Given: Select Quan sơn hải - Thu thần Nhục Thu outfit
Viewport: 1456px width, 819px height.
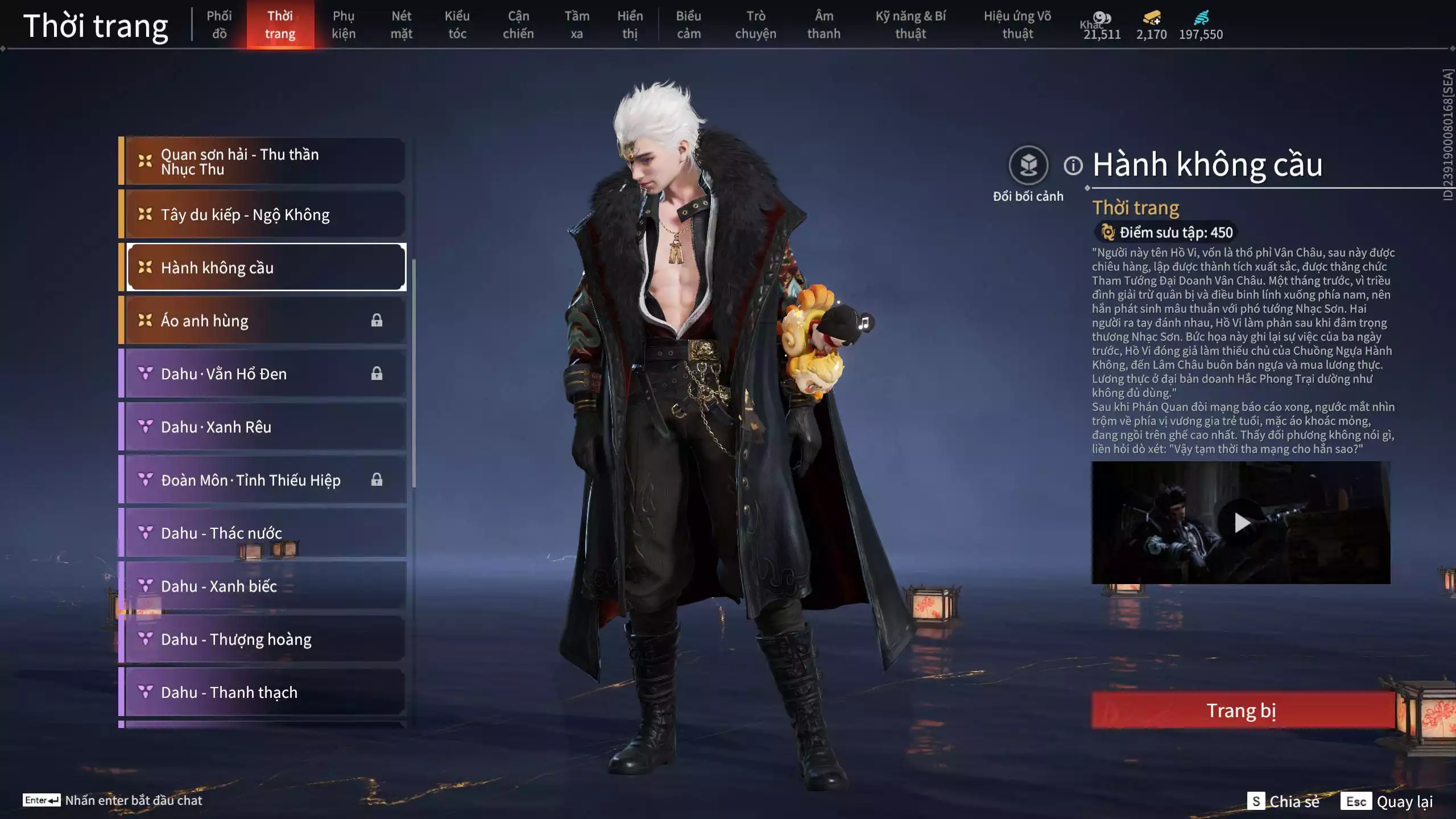Looking at the screenshot, I should coord(265,162).
